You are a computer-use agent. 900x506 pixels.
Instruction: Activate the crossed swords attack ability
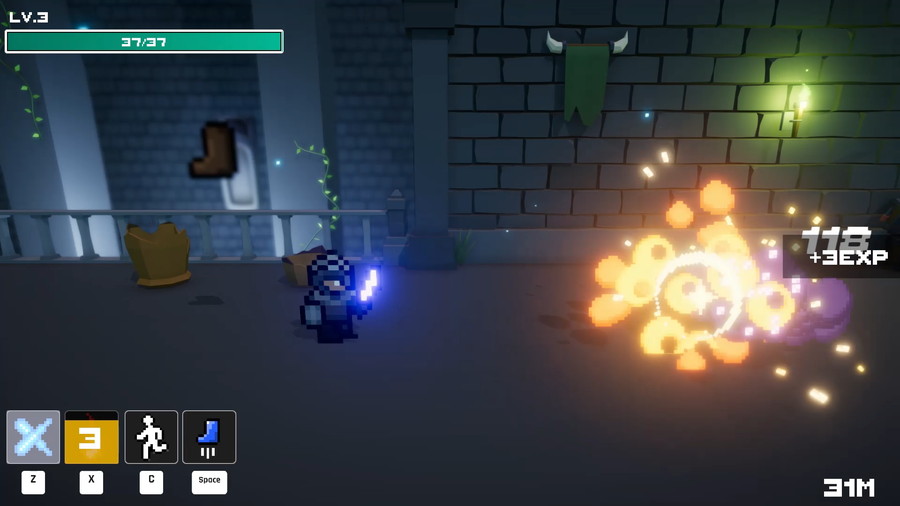pos(33,437)
